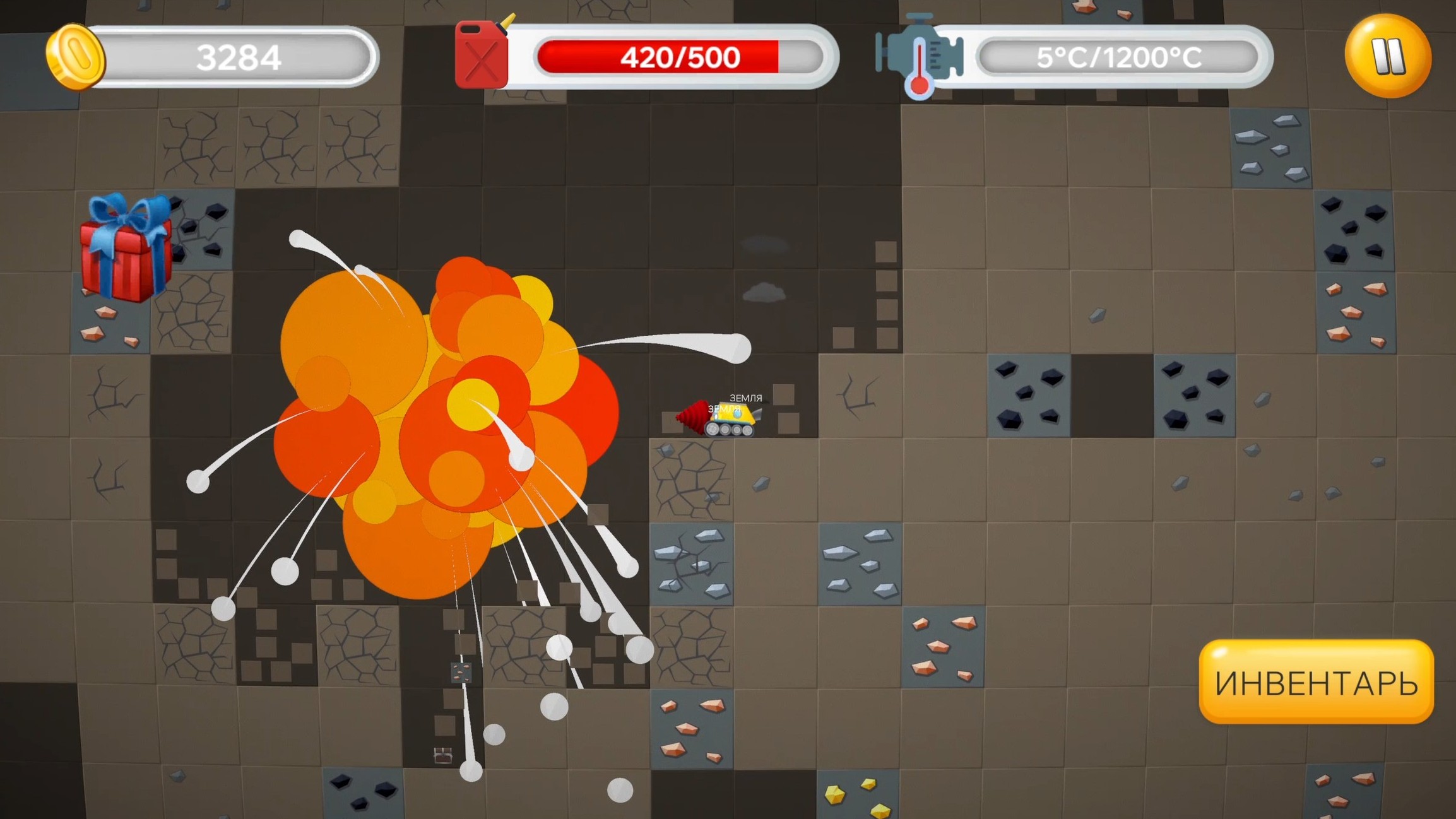Click the red gift box with blue bow
The height and width of the screenshot is (819, 1456).
coord(125,252)
